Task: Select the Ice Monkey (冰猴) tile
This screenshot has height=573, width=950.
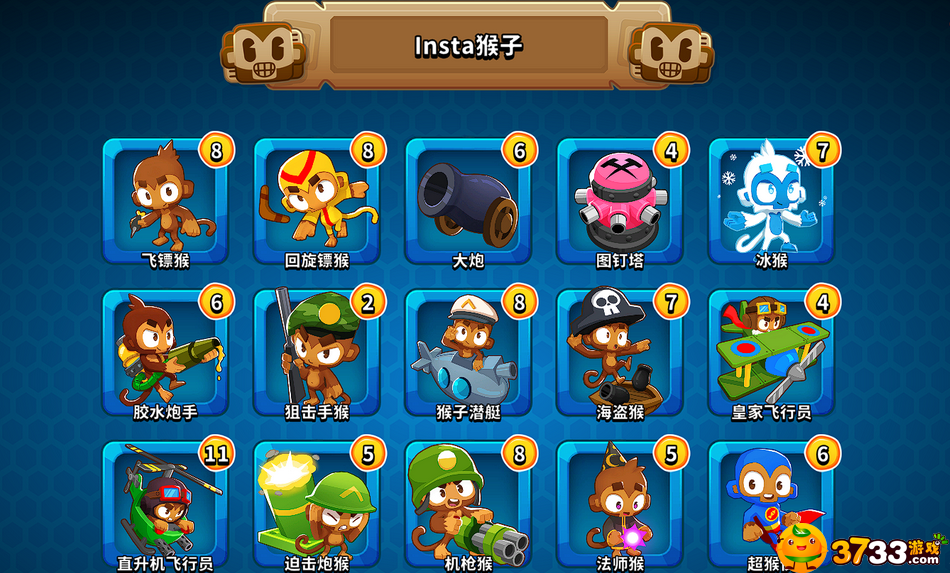Action: coord(771,200)
